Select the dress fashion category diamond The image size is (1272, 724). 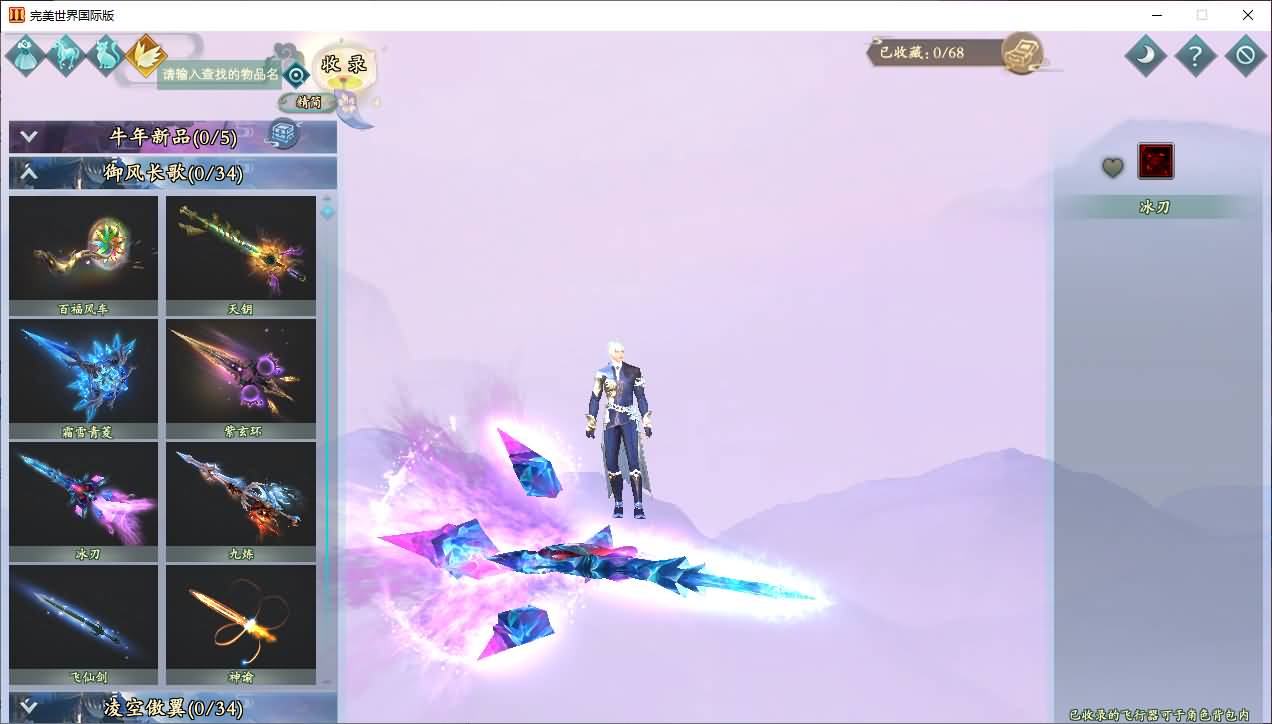pos(25,56)
